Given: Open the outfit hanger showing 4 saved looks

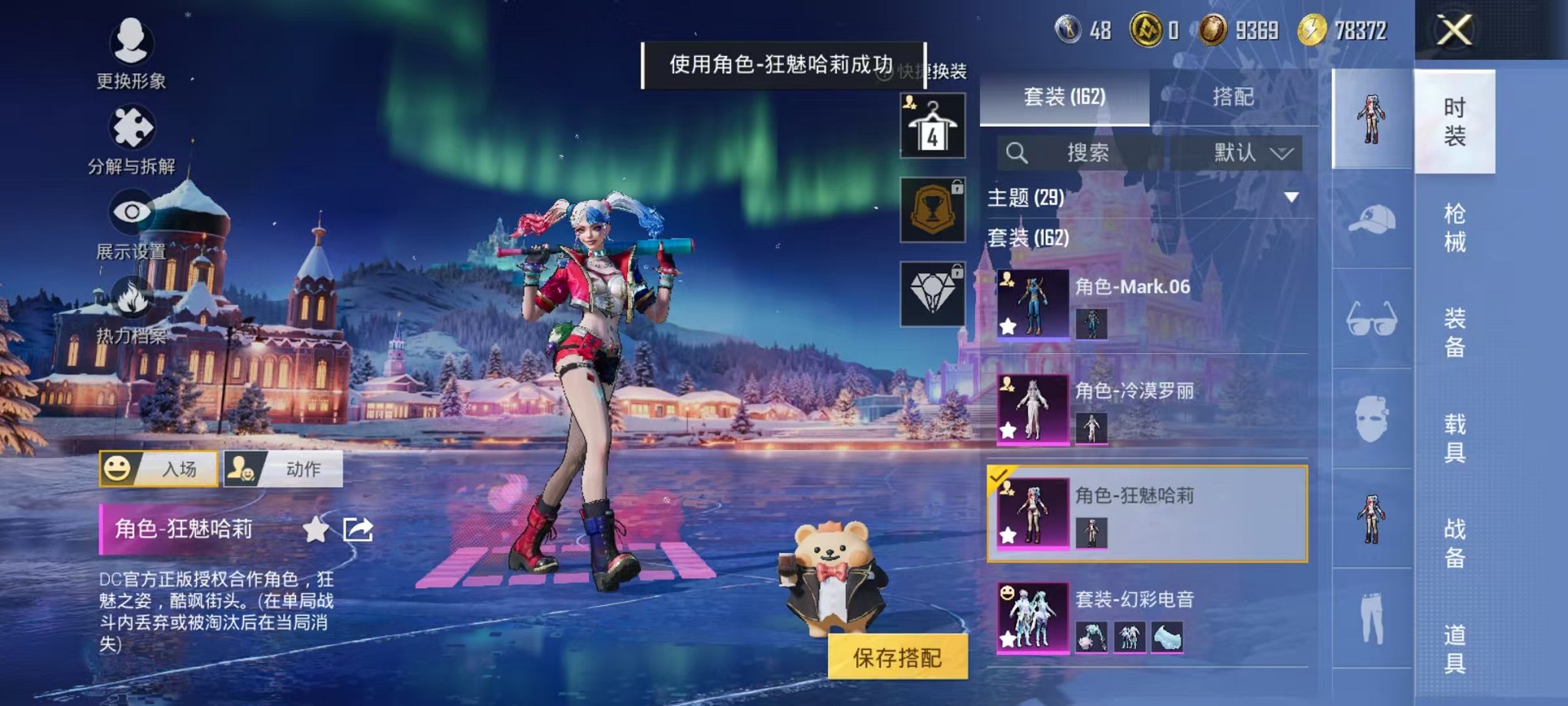Looking at the screenshot, I should tap(932, 125).
